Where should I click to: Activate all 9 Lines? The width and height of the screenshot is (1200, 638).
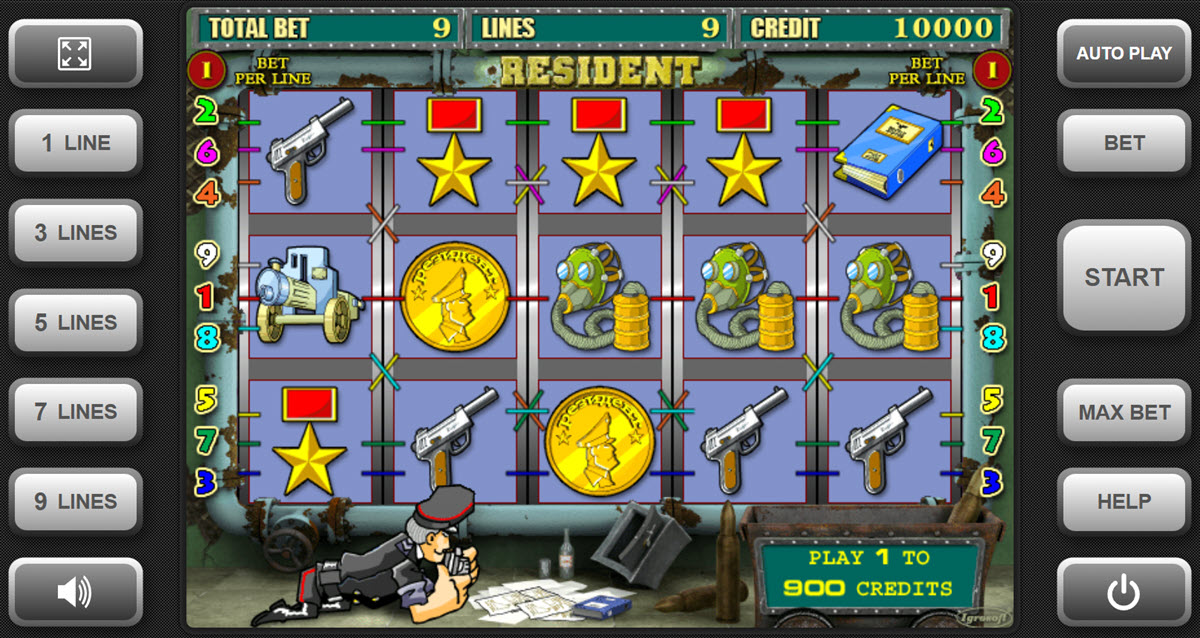tap(75, 502)
